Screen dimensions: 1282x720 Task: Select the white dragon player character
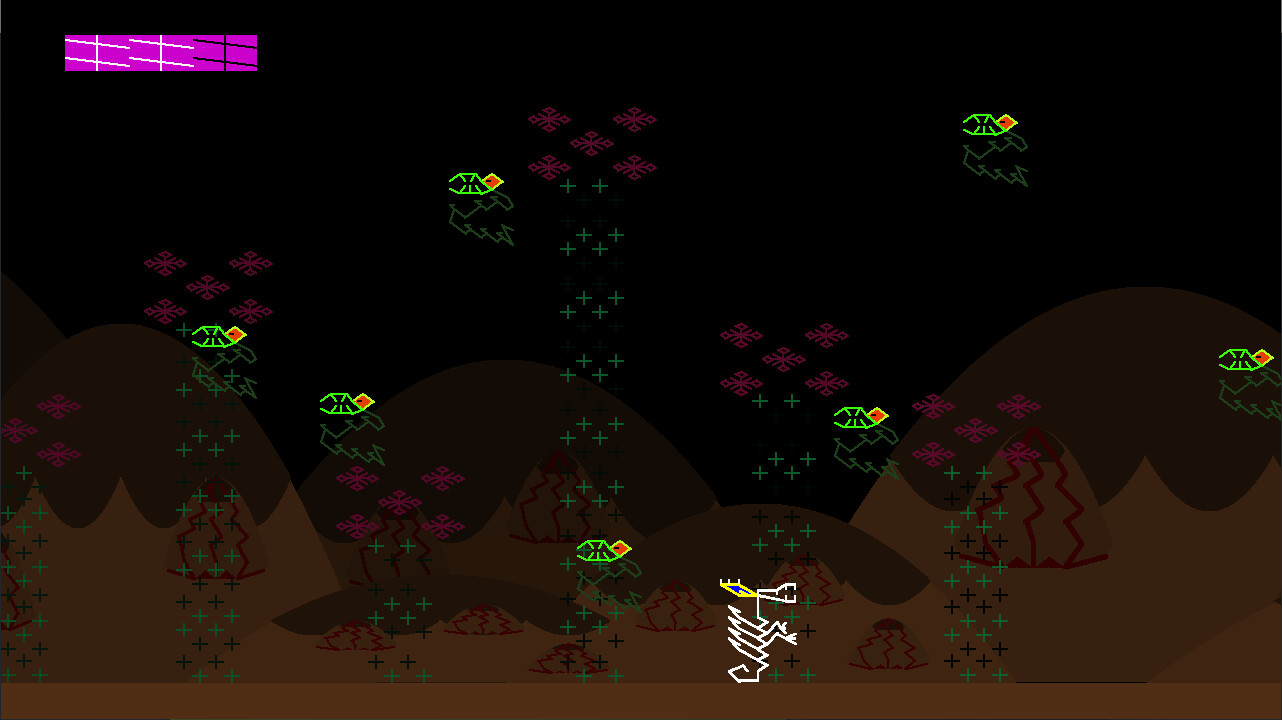(x=755, y=630)
